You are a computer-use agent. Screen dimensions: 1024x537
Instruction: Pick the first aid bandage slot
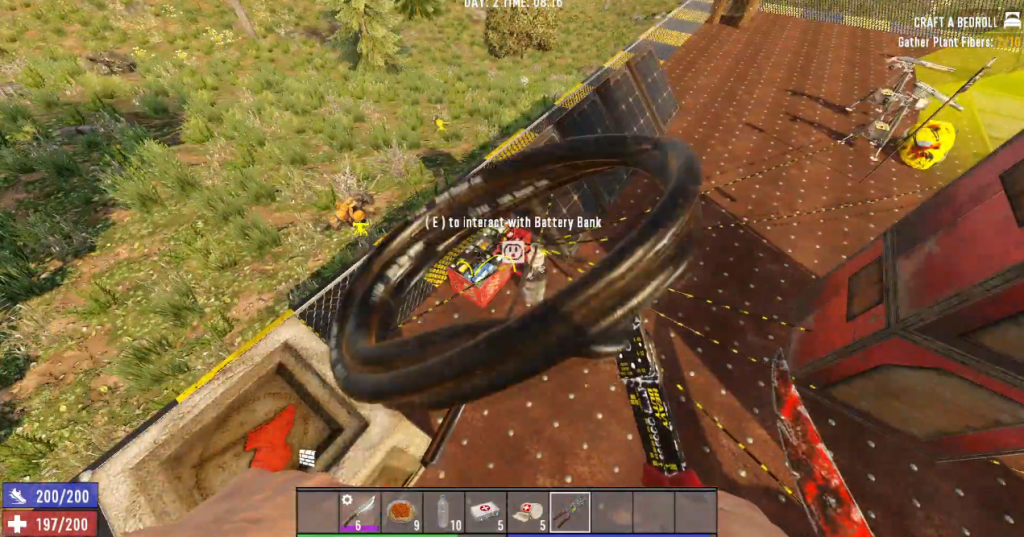(528, 512)
